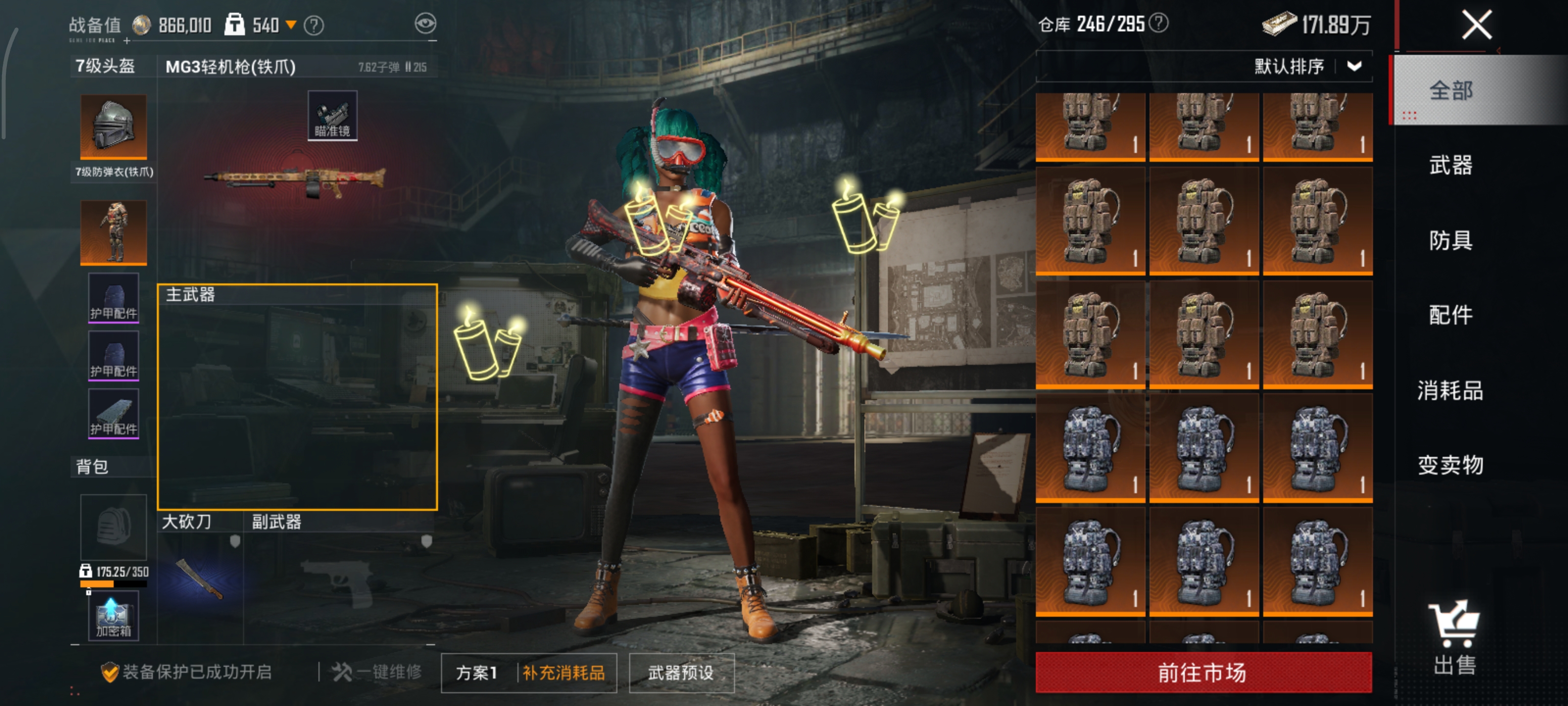Open the 武器 category tab

(x=1450, y=165)
